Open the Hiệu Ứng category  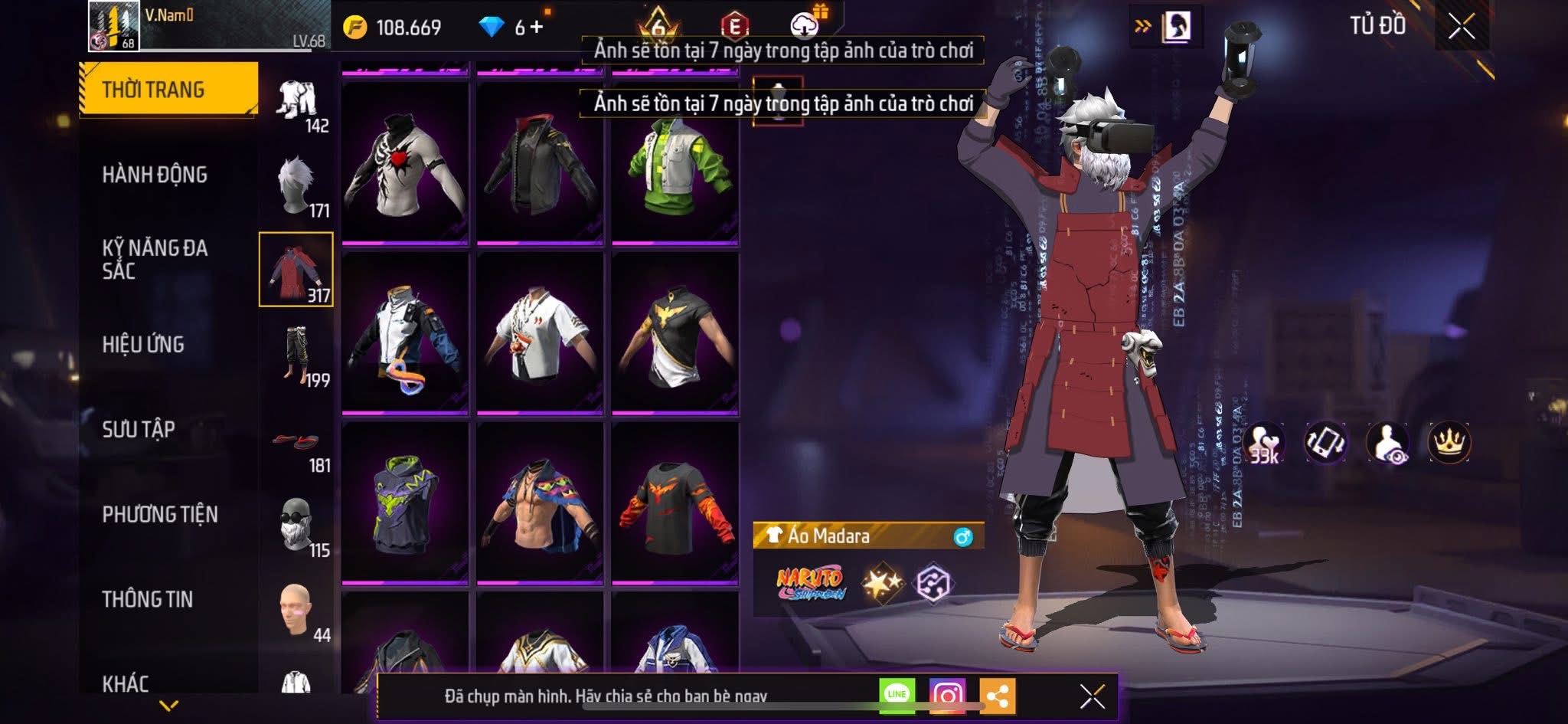point(143,345)
